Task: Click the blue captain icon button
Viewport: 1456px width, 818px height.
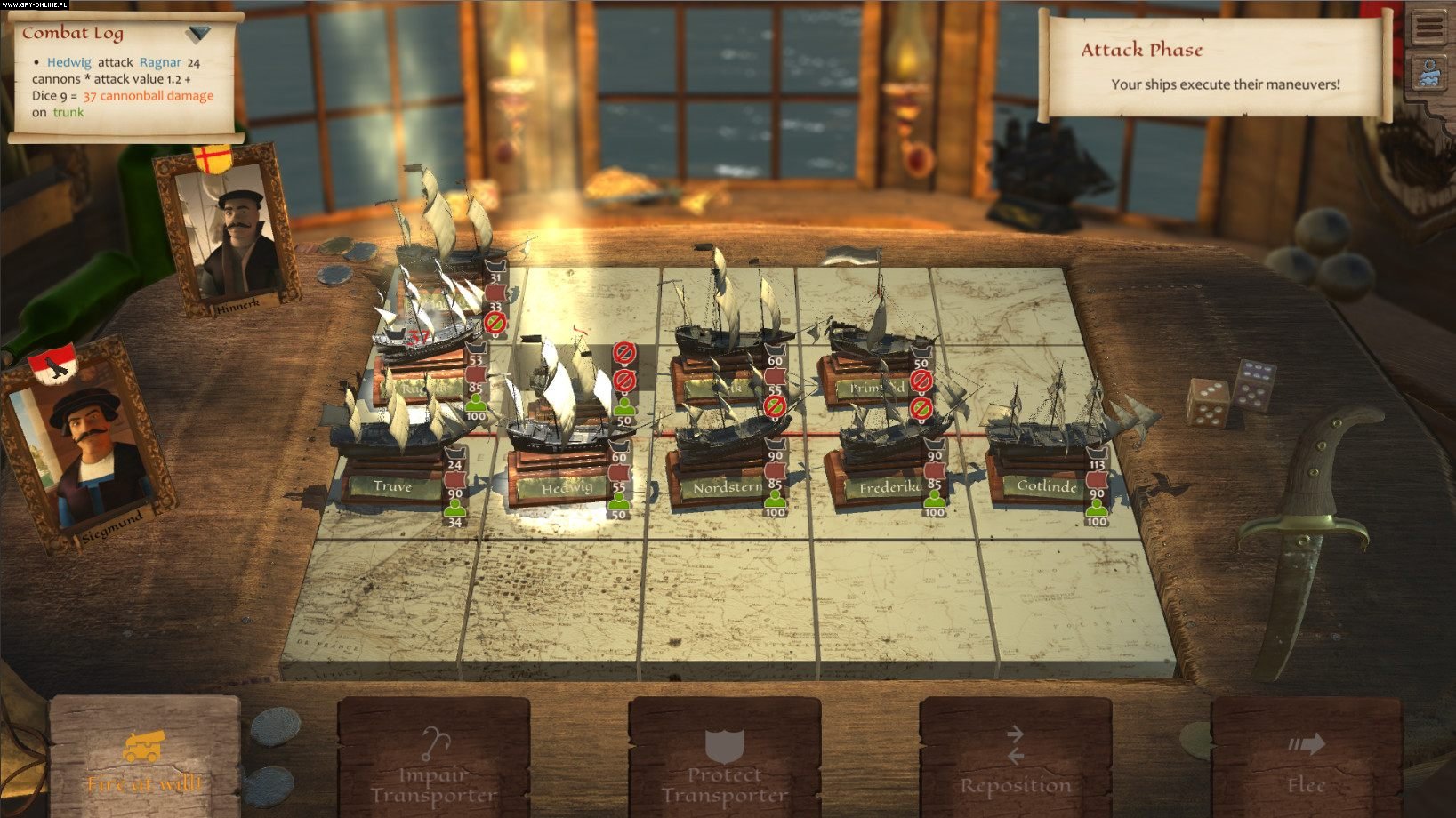Action: (x=1429, y=74)
